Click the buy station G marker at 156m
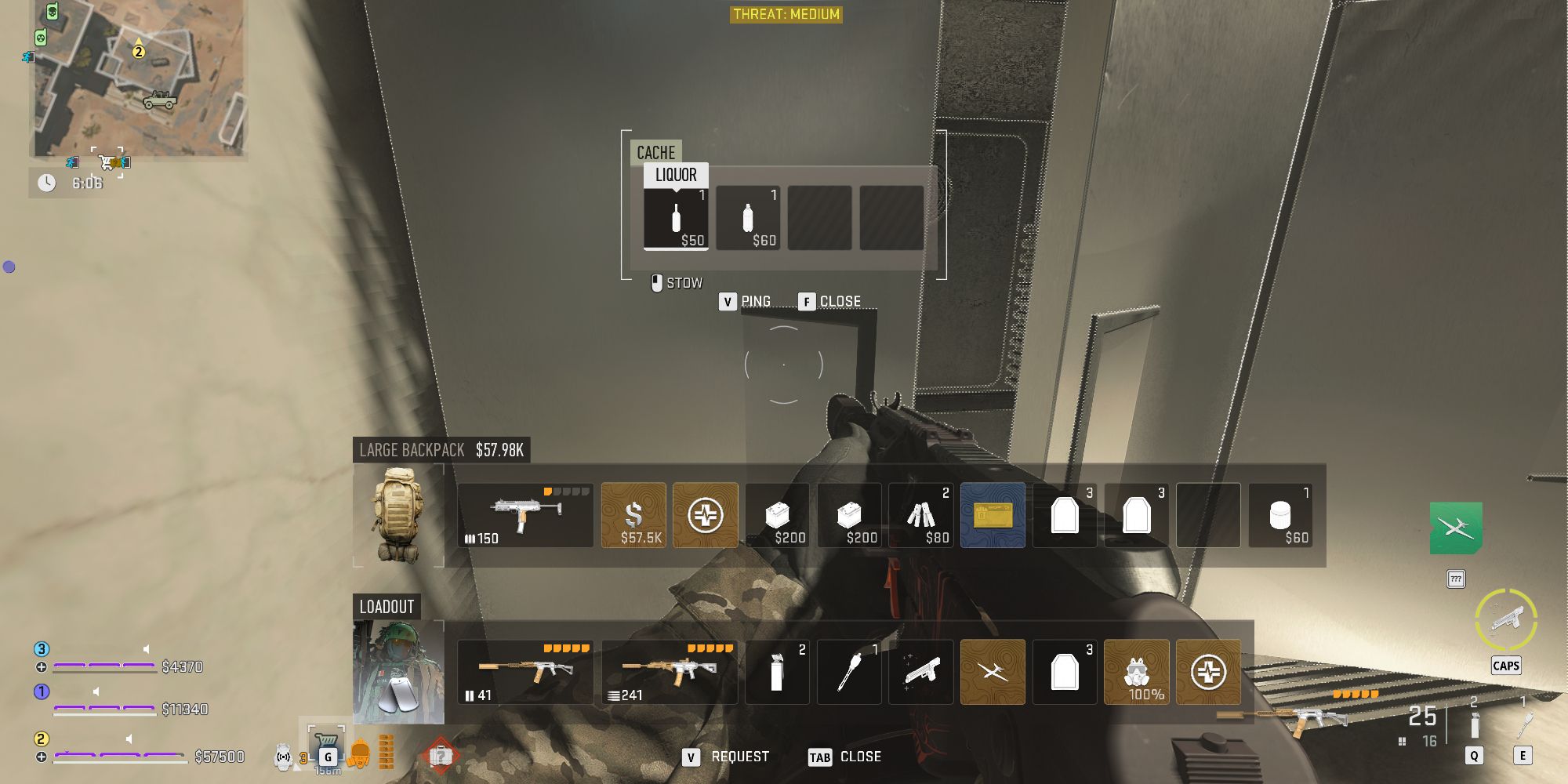The height and width of the screenshot is (784, 1568). tap(327, 755)
